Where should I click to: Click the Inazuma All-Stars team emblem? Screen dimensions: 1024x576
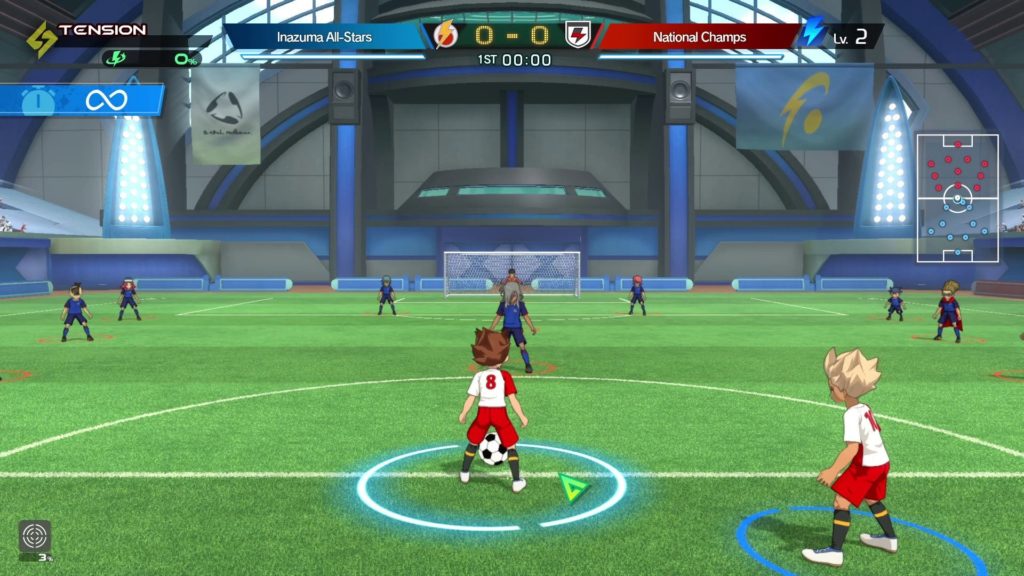446,36
